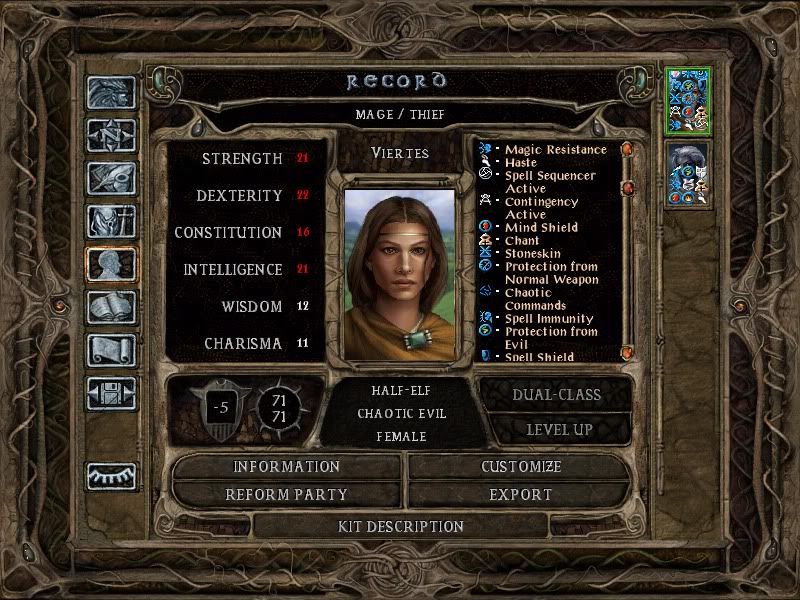Viewport: 800px width, 600px height.
Task: Click Viertes's character portrait
Action: coord(399,270)
